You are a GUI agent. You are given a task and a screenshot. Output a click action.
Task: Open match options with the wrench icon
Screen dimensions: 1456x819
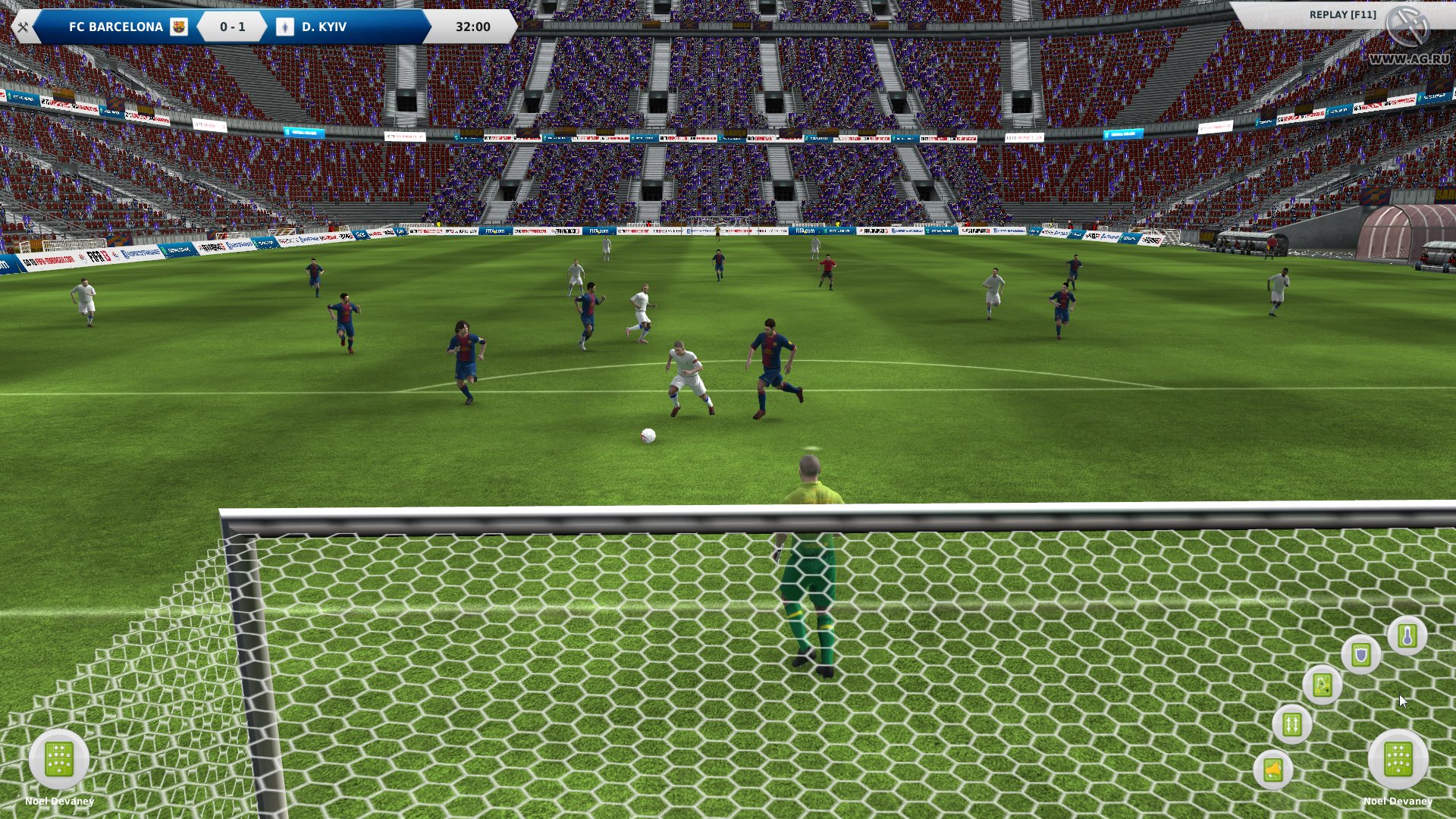(24, 27)
